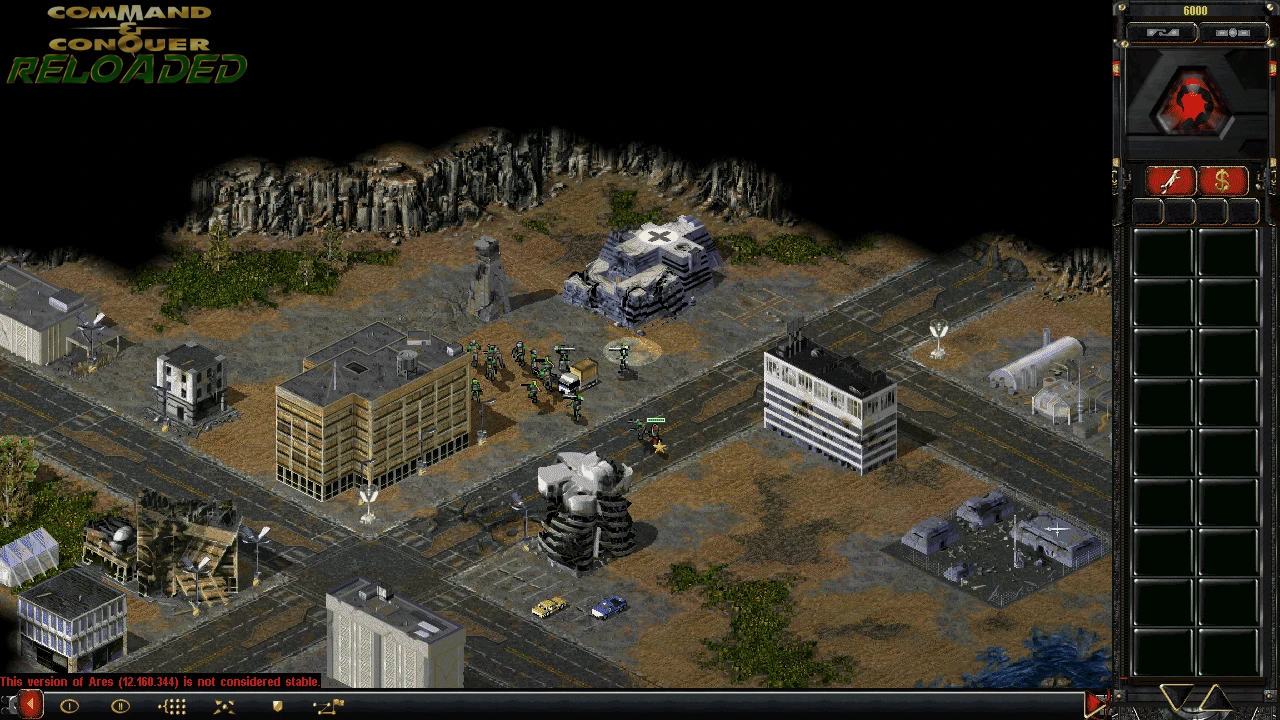Viewport: 1280px width, 720px height.
Task: Click the sidebar up-triangle scroll button
Action: coord(1216,697)
